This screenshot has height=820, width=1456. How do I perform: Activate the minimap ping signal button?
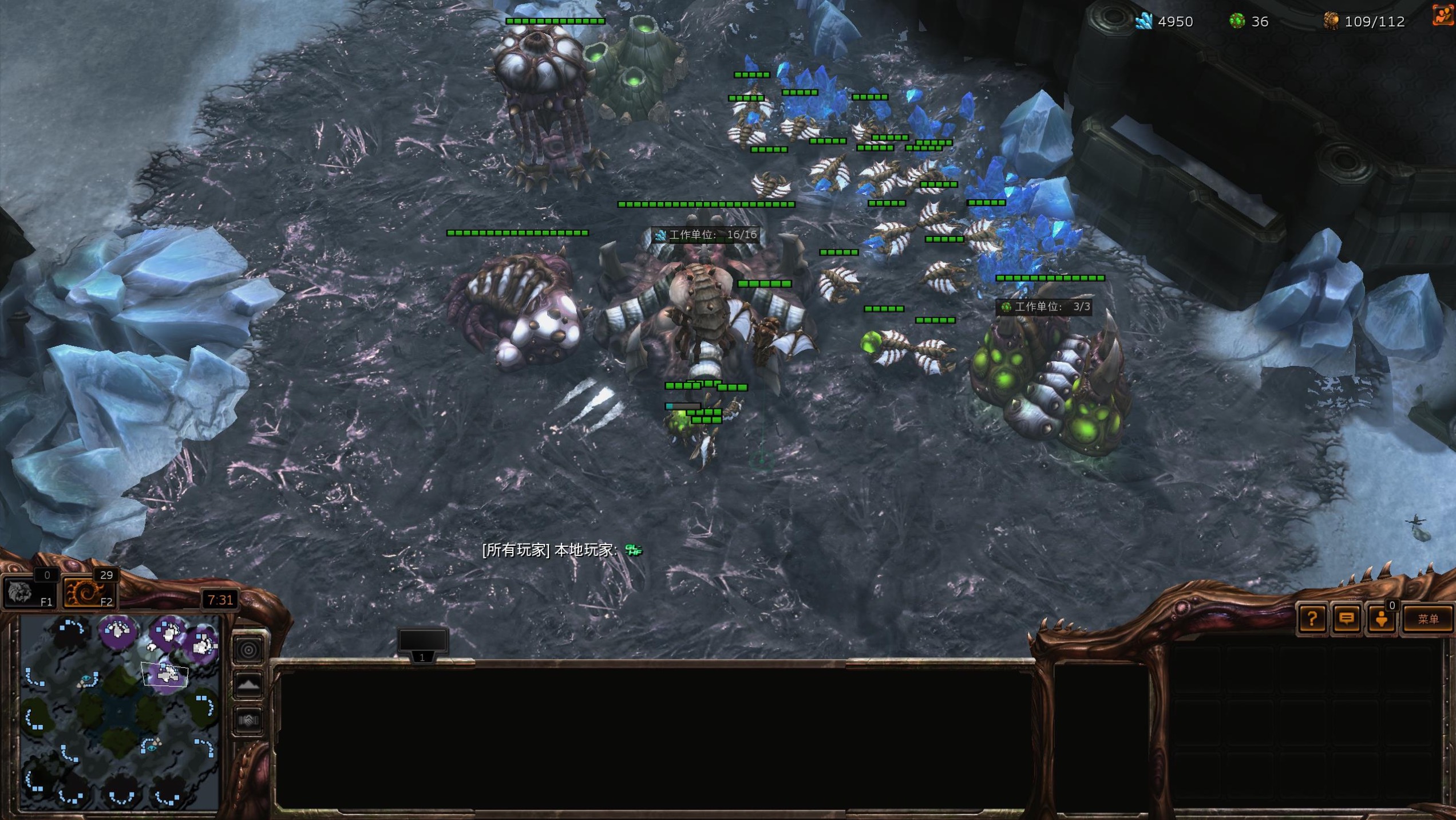click(248, 650)
